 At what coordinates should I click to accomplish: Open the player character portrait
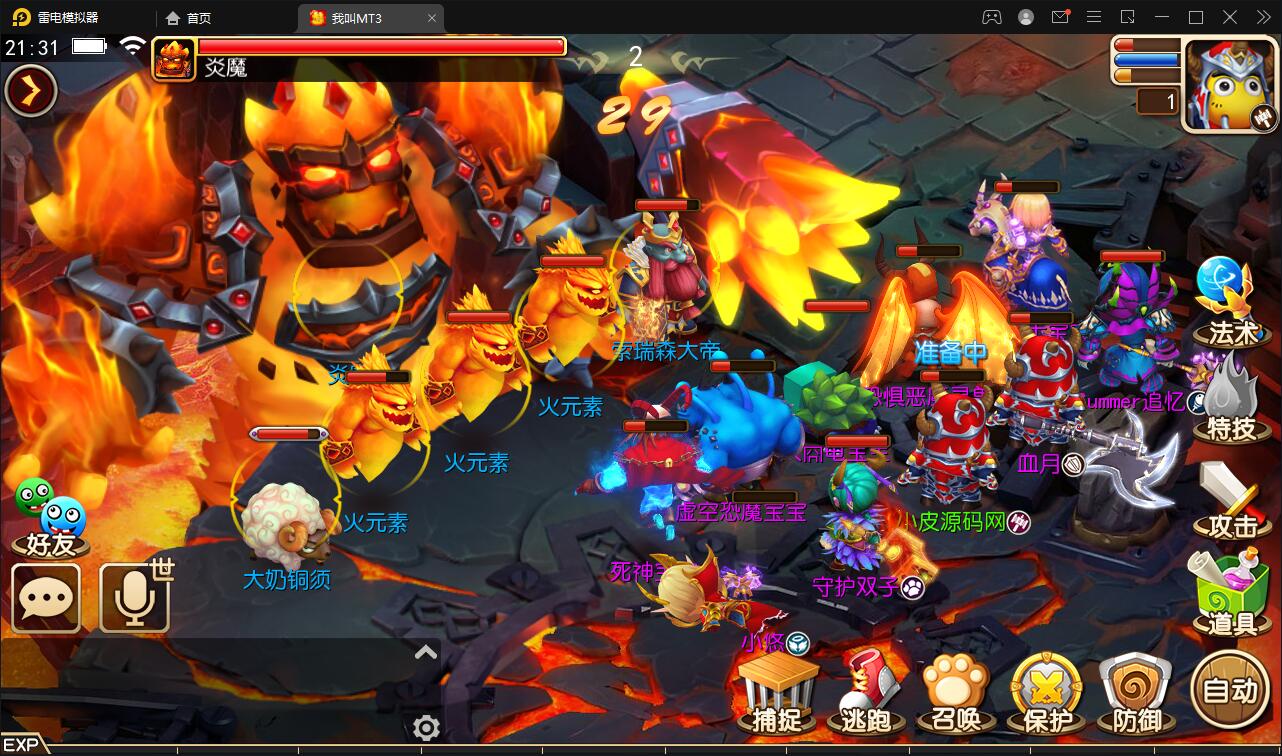(1229, 86)
